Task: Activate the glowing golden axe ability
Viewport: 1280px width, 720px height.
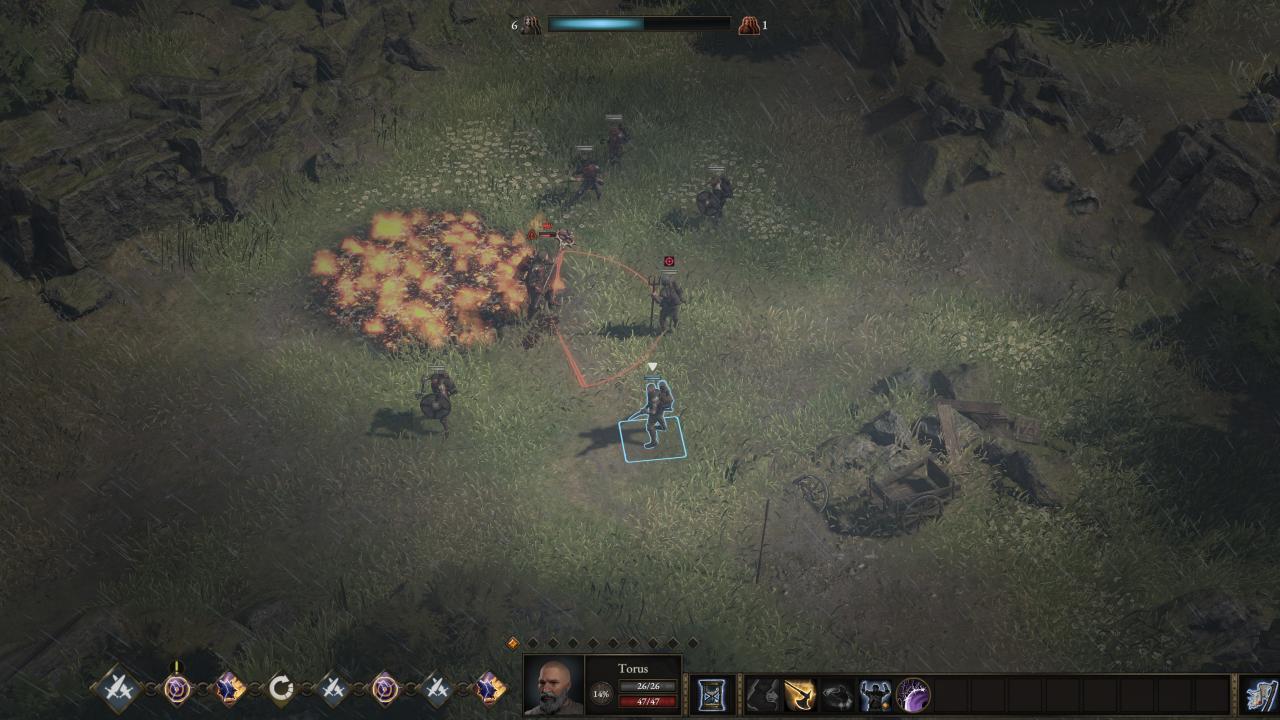Action: tap(799, 694)
